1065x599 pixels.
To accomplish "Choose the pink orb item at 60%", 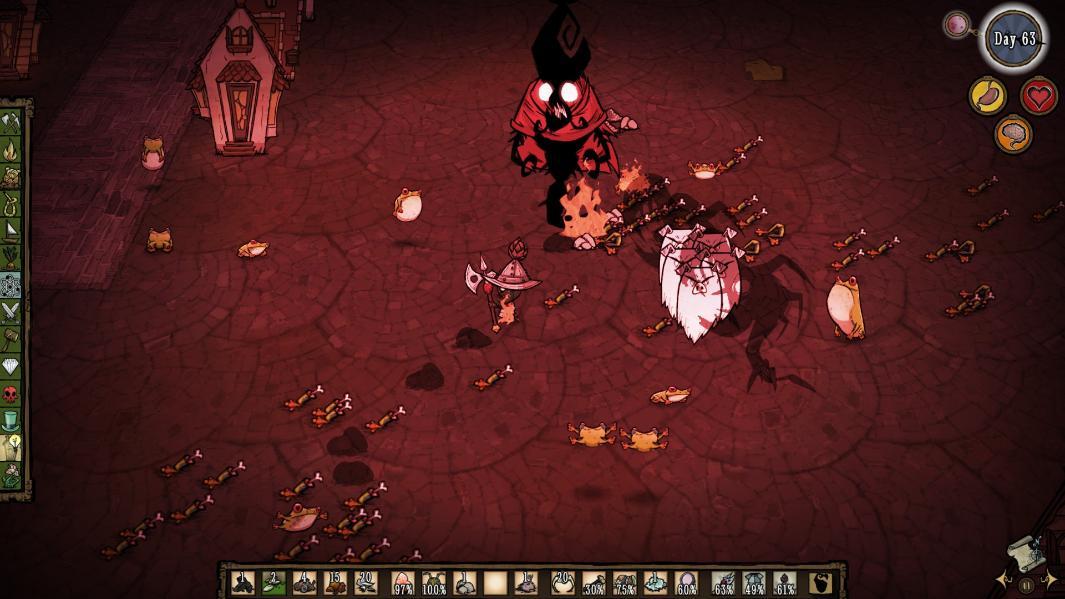I will [686, 582].
